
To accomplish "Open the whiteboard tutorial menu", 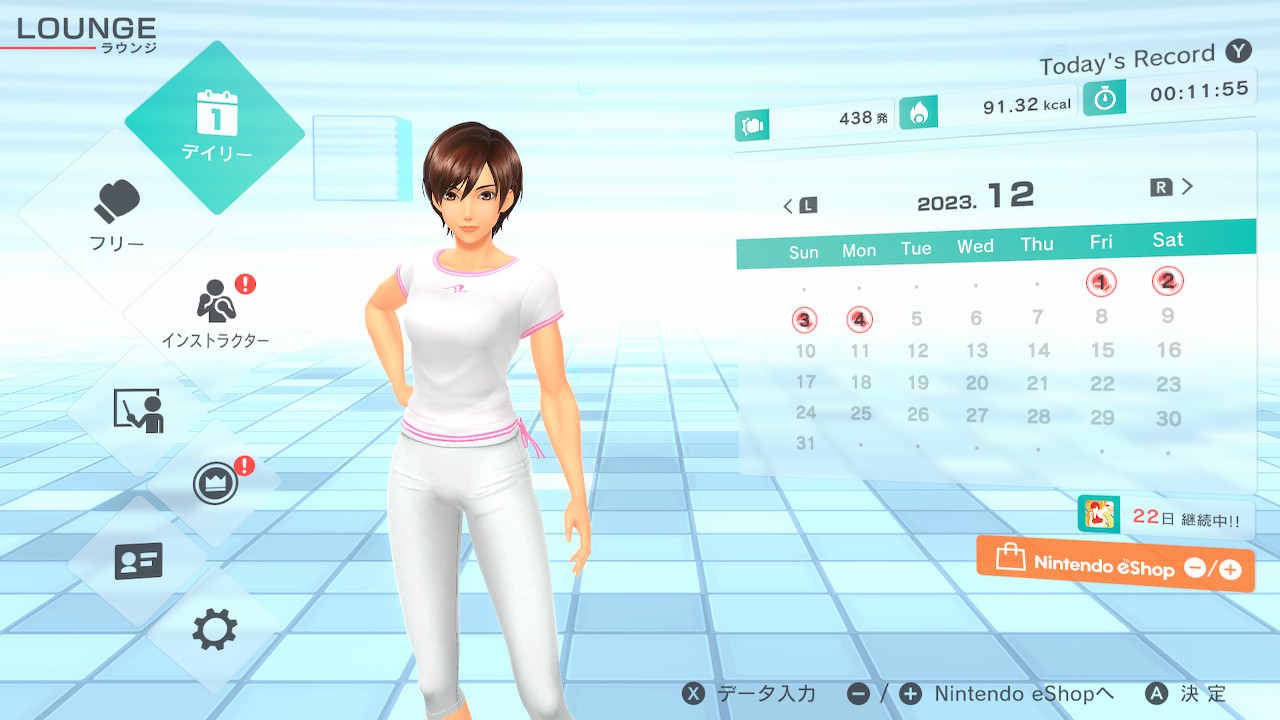I will coord(138,410).
